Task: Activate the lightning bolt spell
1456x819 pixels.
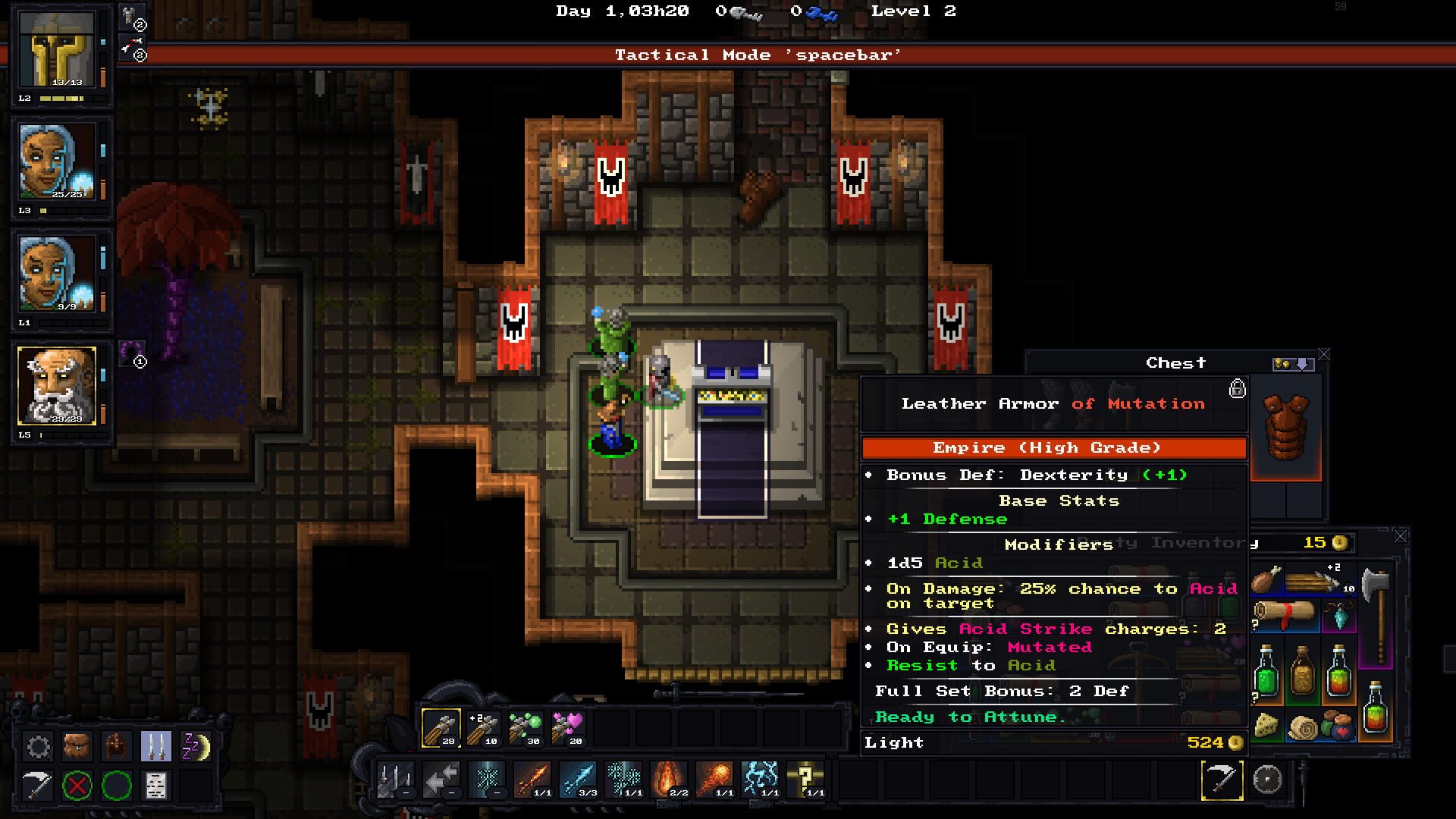Action: [761, 779]
